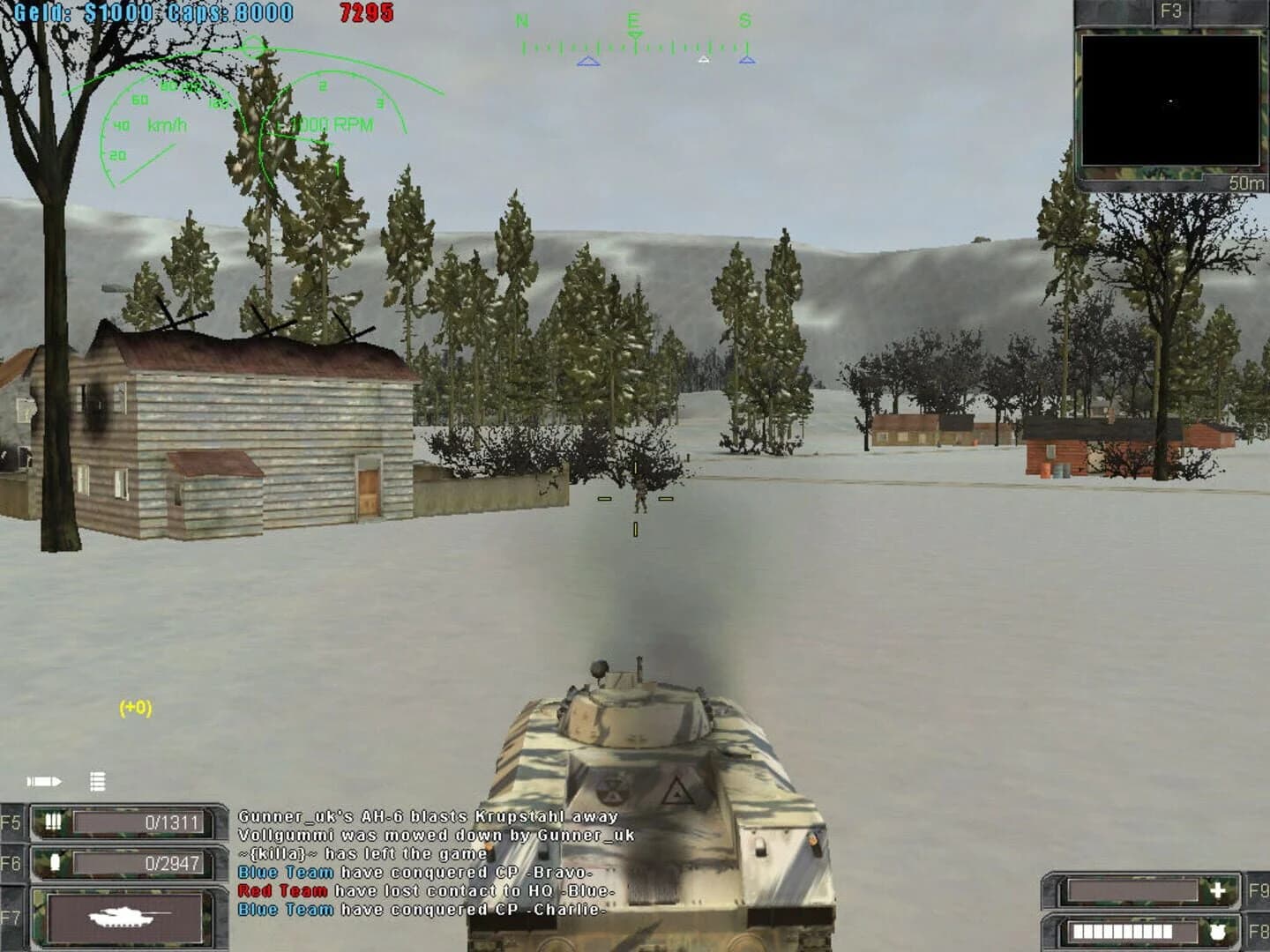Click the single bullet icon in the F6 slot
Screen dimensions: 1270x952
coord(55,864)
